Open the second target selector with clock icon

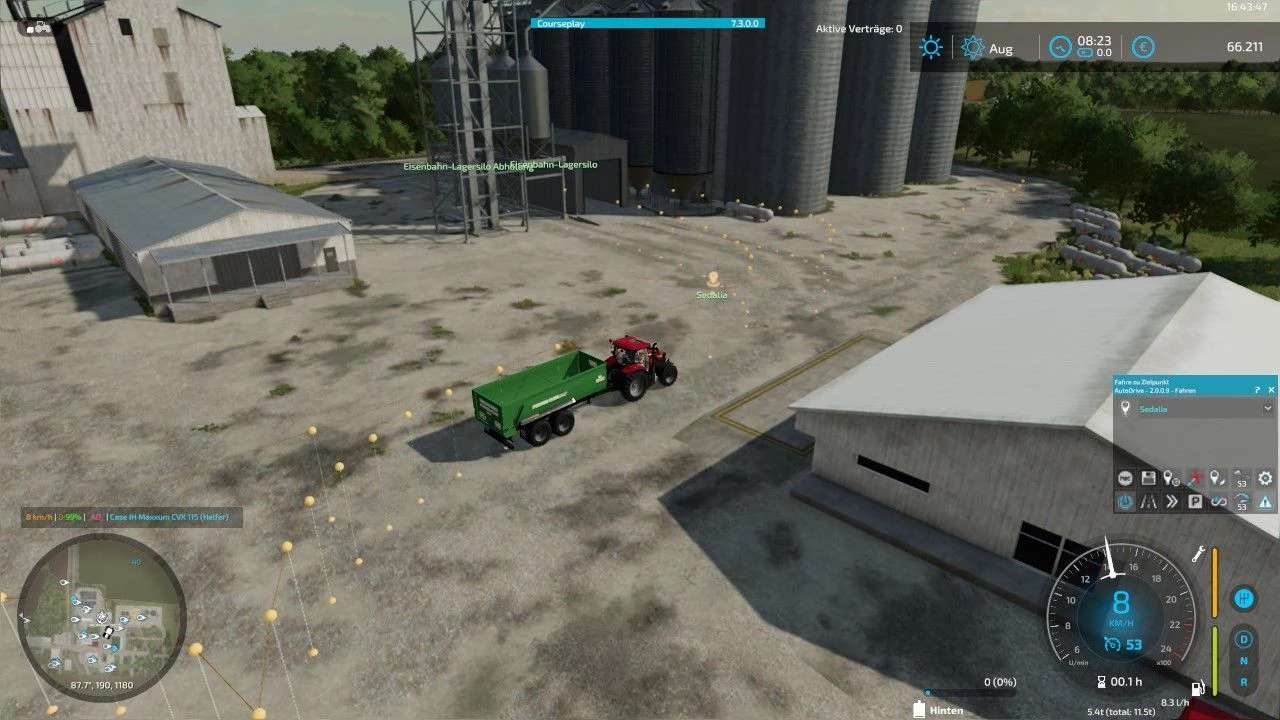(x=1170, y=479)
